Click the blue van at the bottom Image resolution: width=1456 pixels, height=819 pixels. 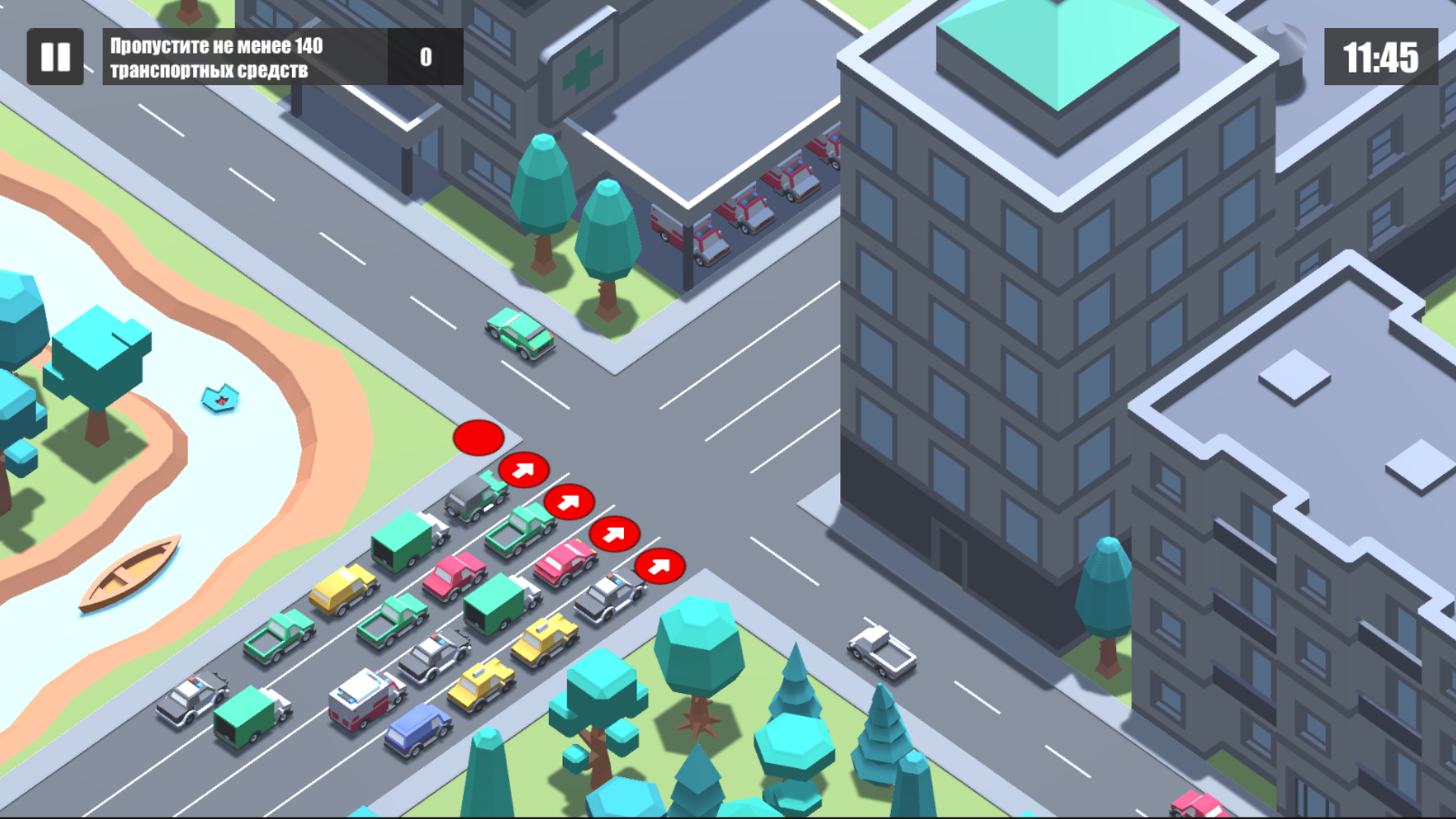coord(418,728)
